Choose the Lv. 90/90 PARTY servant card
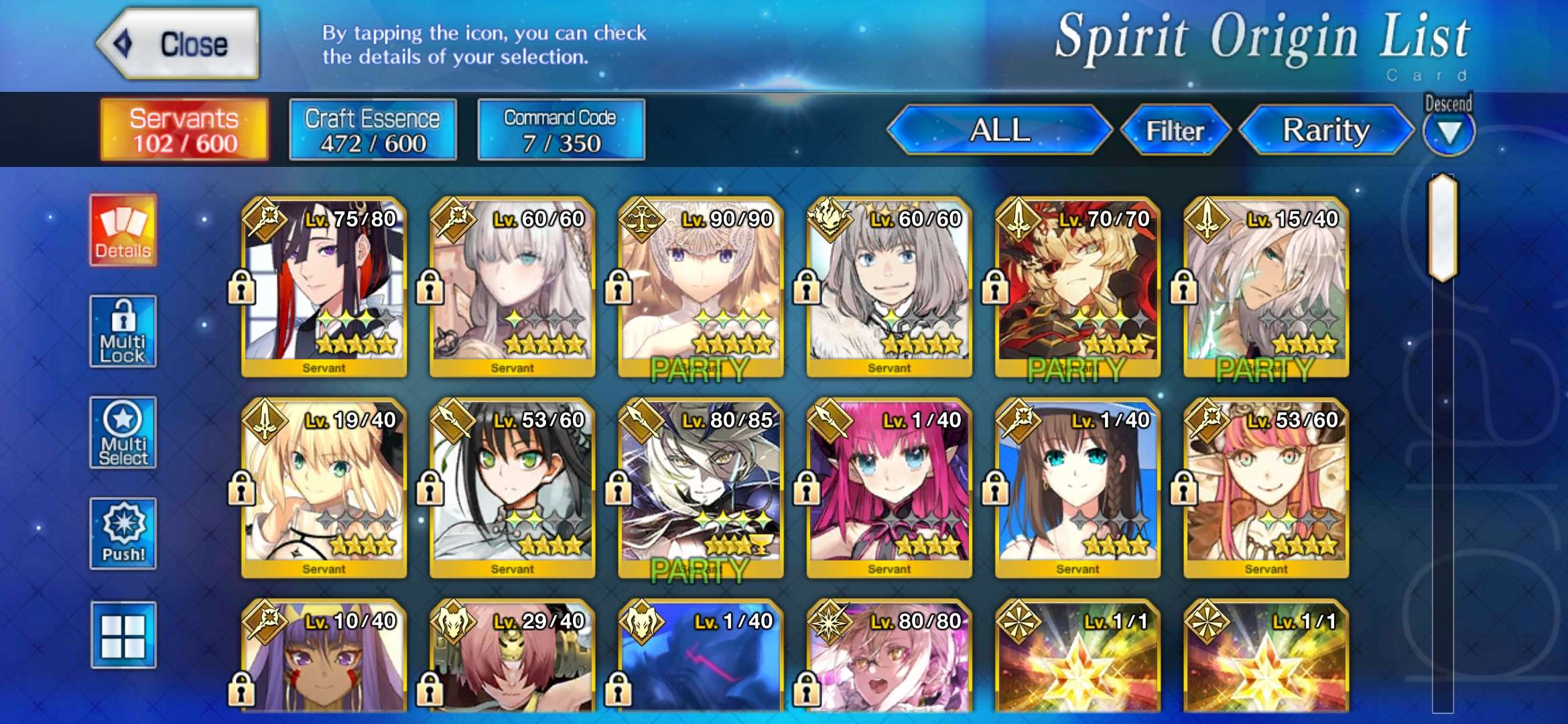Viewport: 1568px width, 724px height. 701,287
